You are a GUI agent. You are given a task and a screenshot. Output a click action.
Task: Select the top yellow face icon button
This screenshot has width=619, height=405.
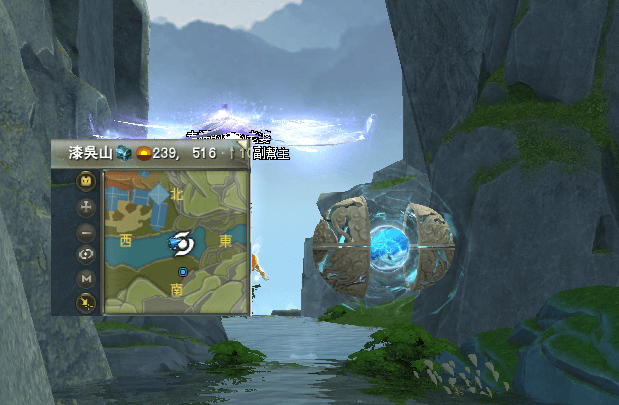[87, 181]
